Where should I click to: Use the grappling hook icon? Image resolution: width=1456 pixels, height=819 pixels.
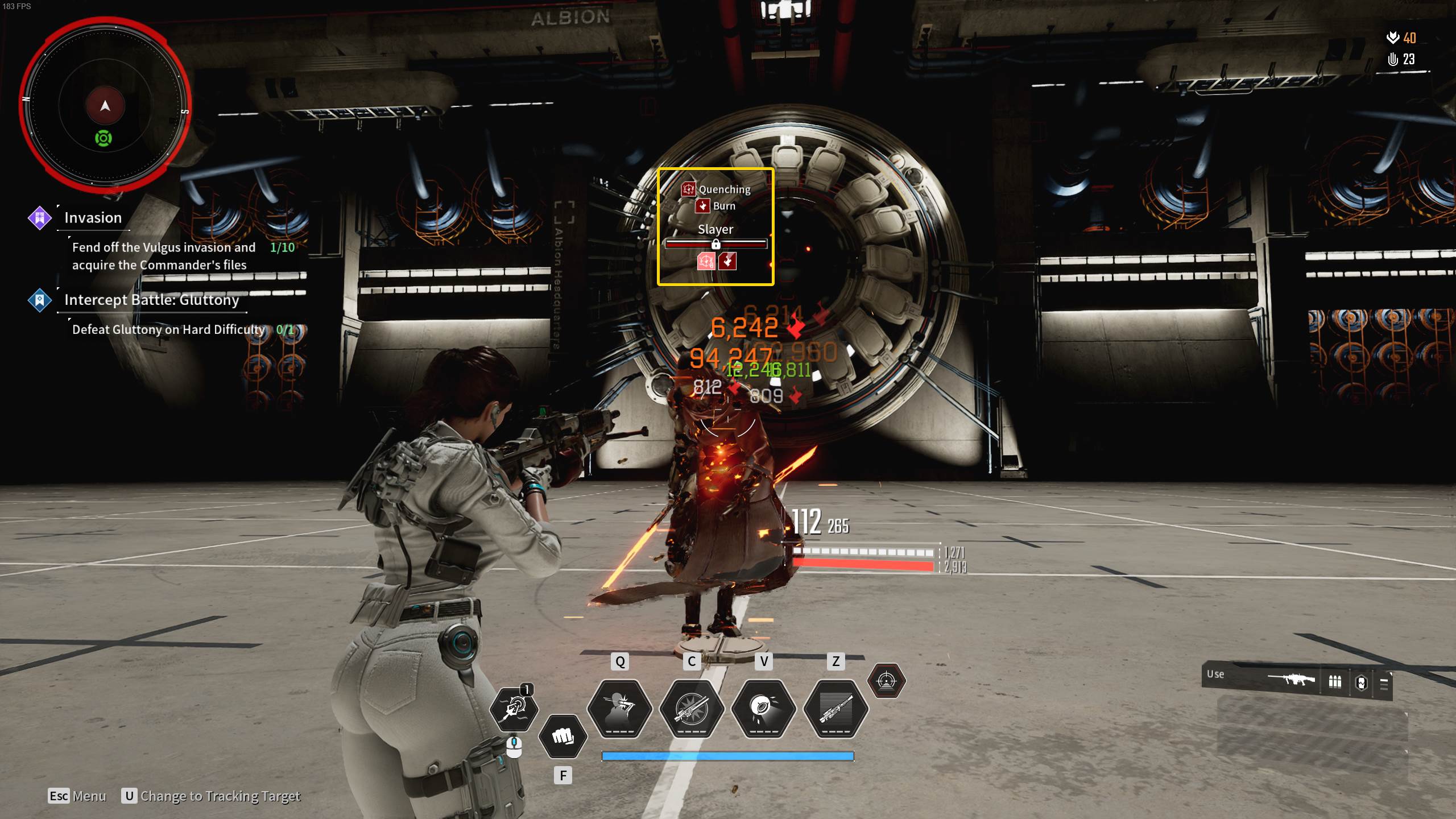pyautogui.click(x=514, y=708)
